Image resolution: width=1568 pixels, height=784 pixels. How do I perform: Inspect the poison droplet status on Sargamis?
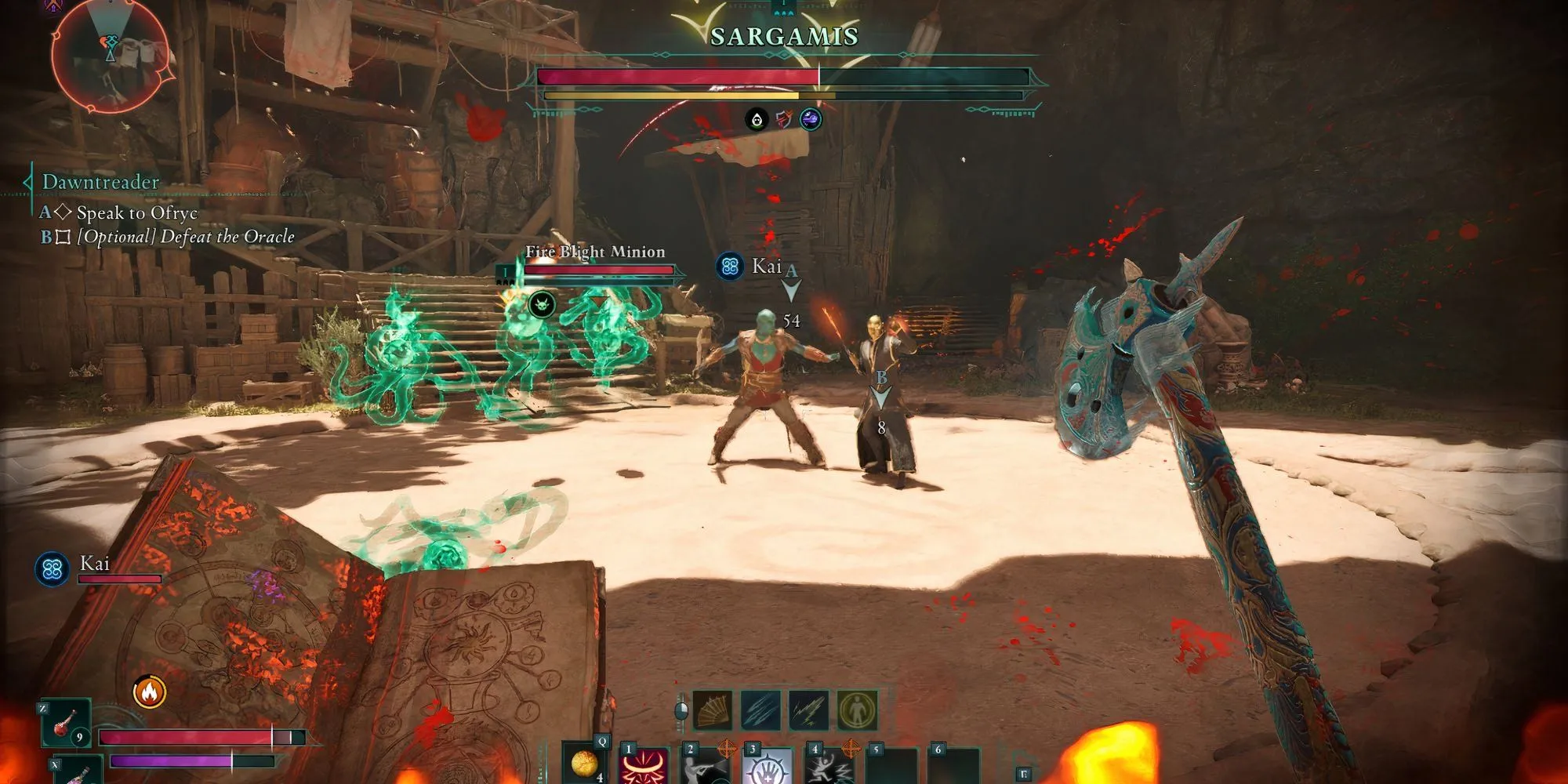757,119
